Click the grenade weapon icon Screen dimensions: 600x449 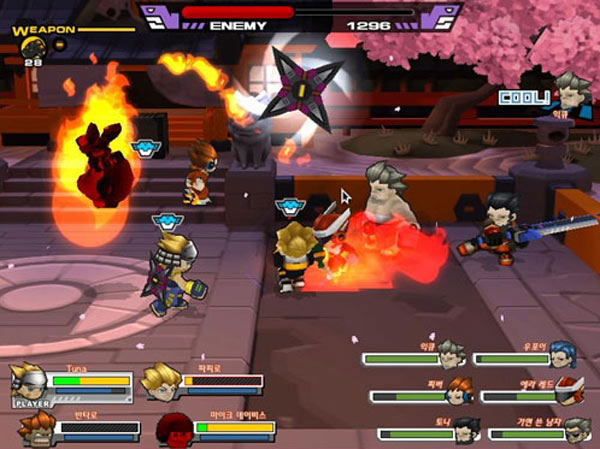tap(31, 45)
